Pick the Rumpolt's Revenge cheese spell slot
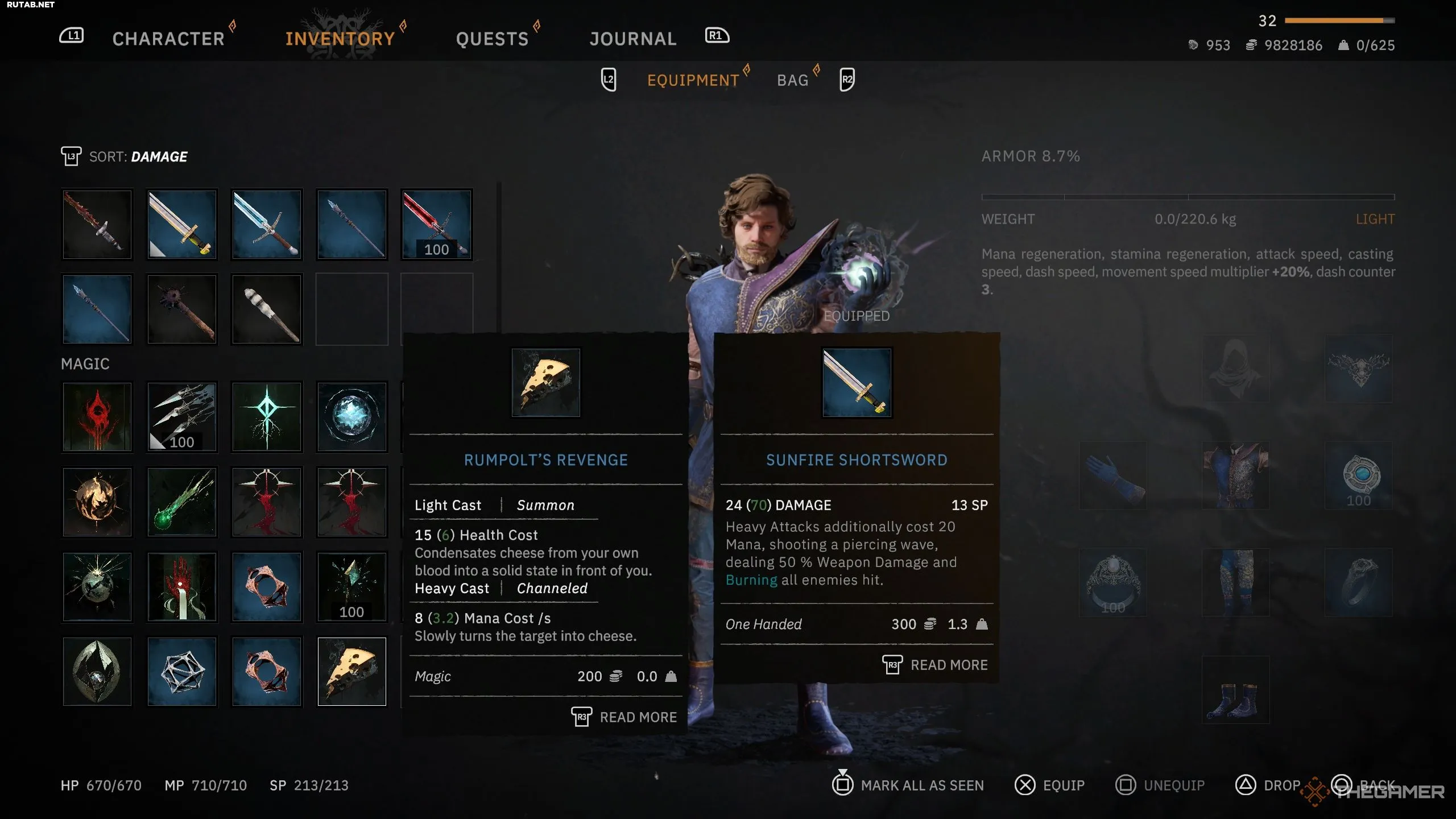Screen dimensions: 1456x819 (x=351, y=672)
